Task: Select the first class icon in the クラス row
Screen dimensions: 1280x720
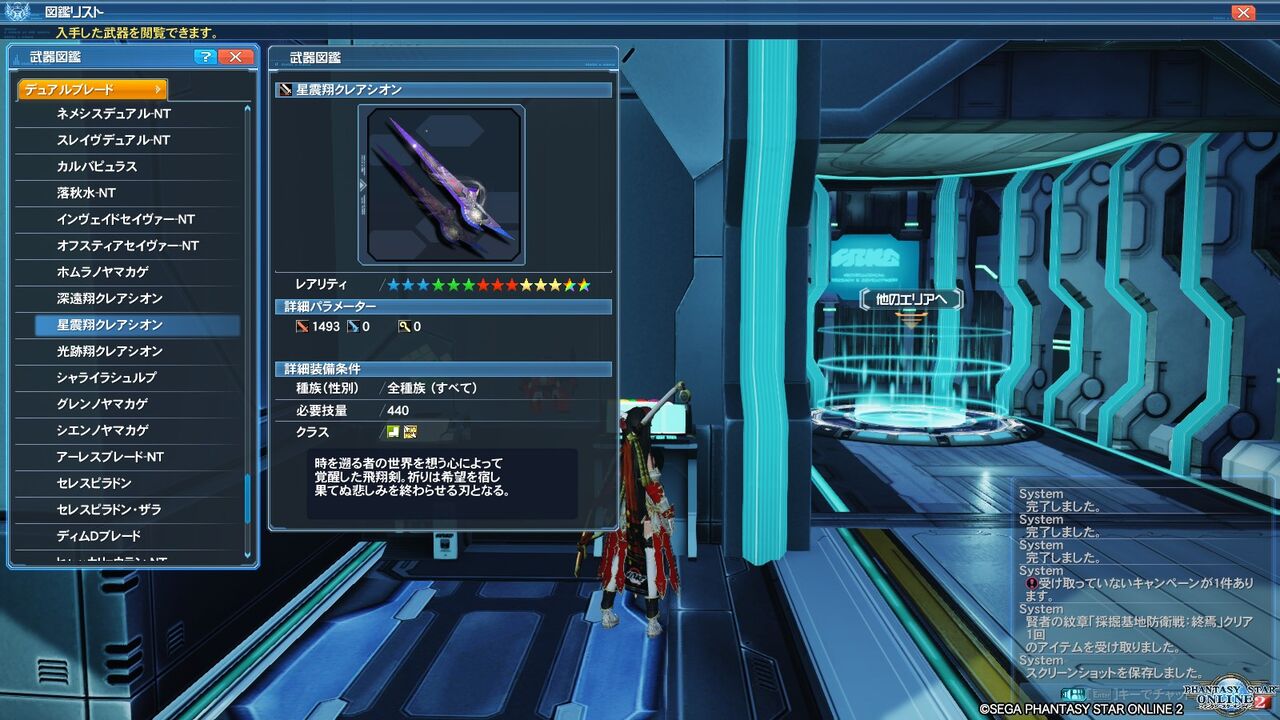Action: tap(393, 431)
